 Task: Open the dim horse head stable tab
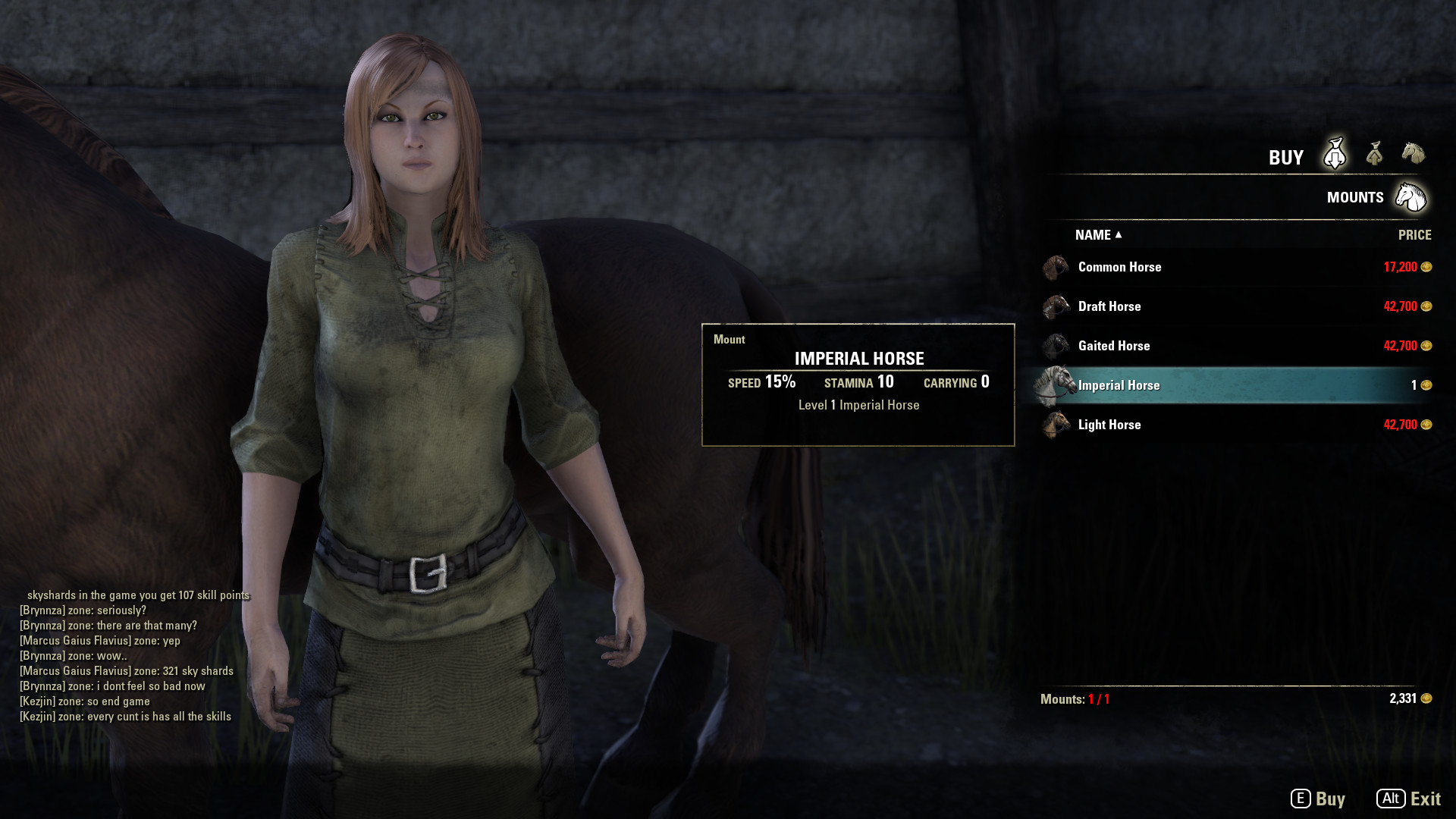coord(1413,153)
